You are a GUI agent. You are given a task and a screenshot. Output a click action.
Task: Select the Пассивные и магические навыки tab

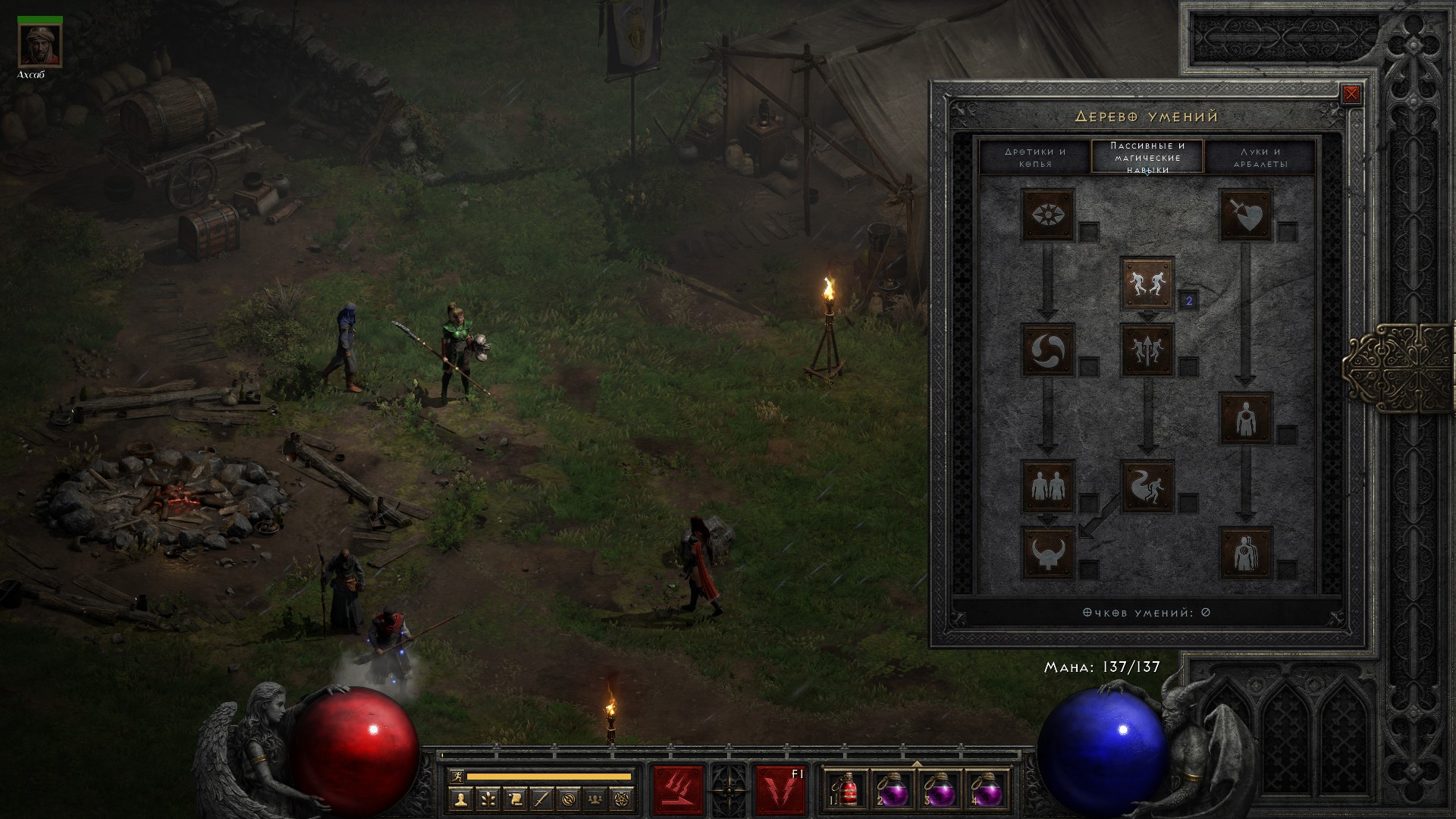[x=1147, y=157]
